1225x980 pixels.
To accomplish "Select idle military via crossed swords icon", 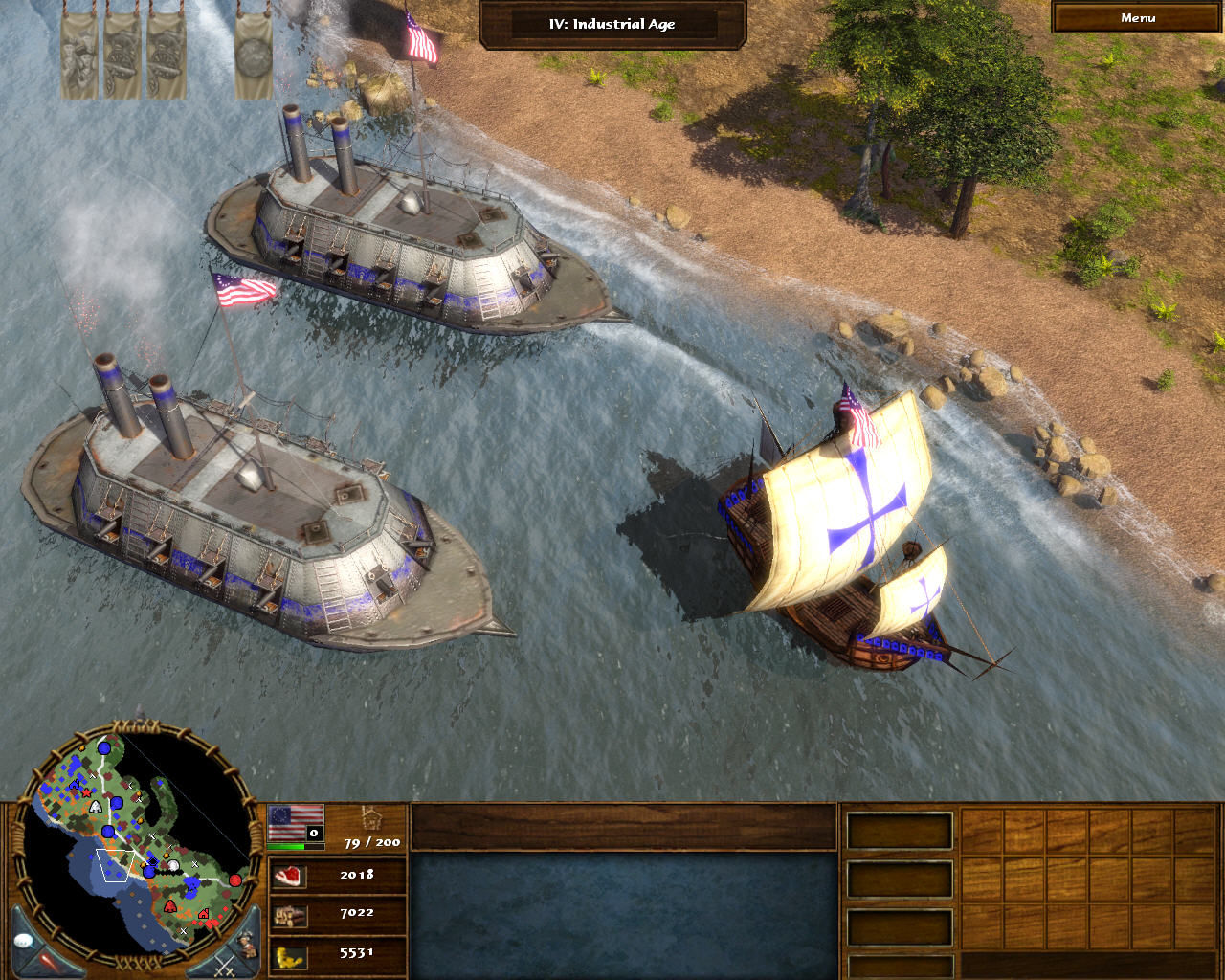I will [x=224, y=967].
